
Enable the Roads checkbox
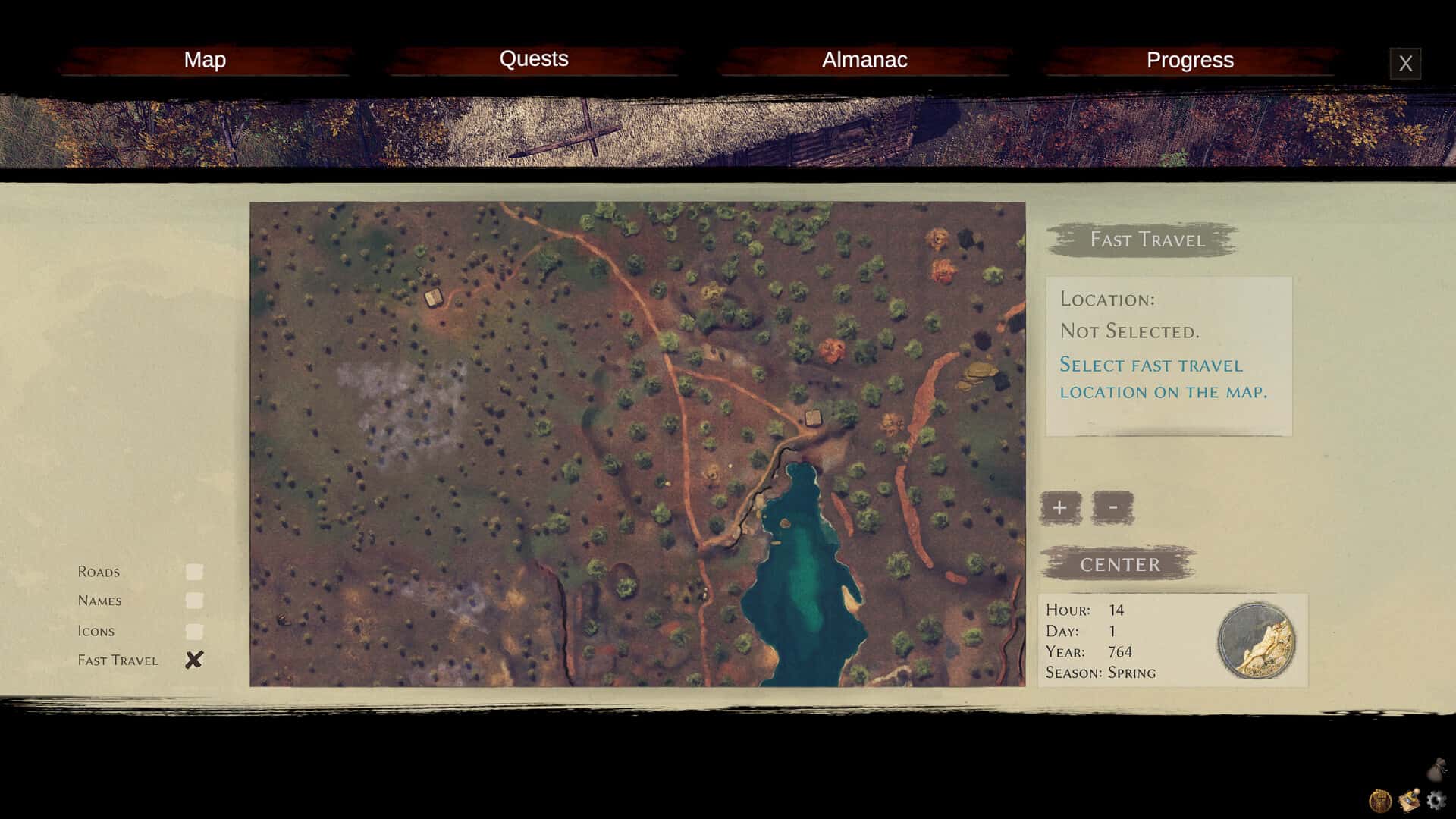pos(196,571)
